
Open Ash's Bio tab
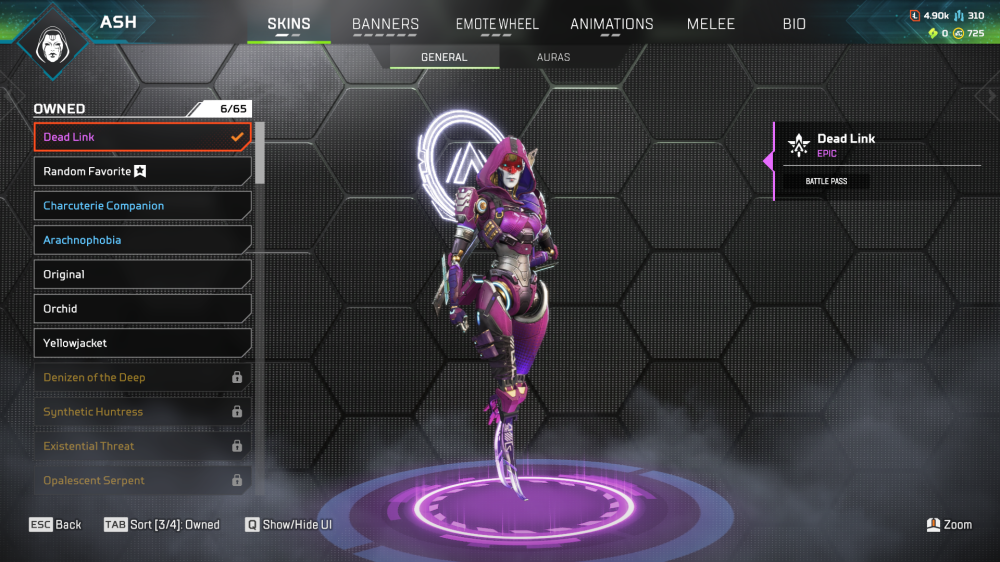794,24
